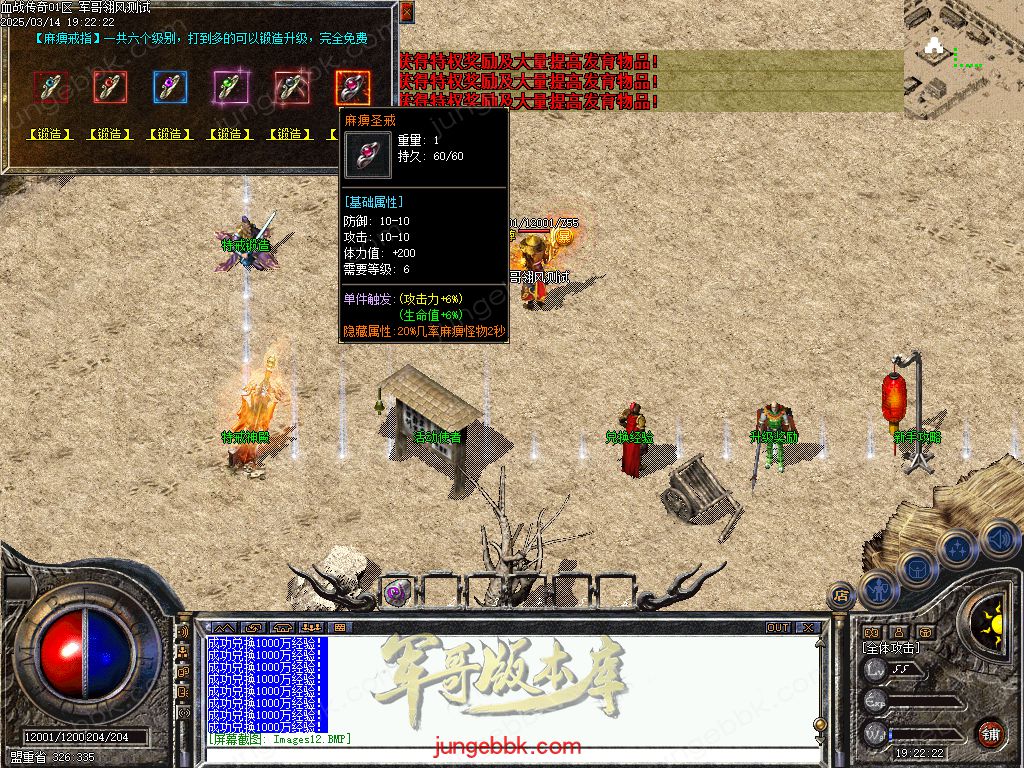Open the keyboard icon on the chat toolbar
The height and width of the screenshot is (768, 1024).
tap(339, 628)
